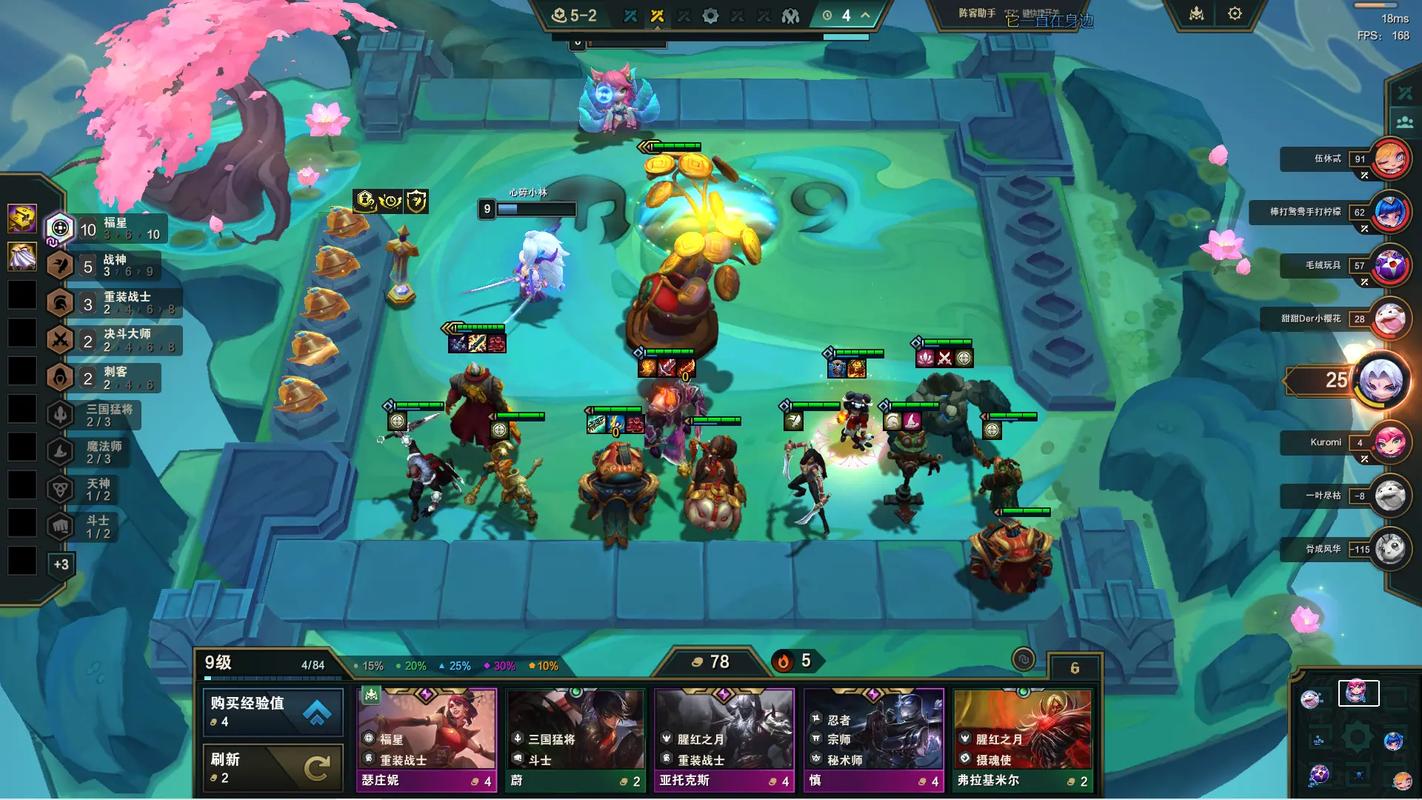View player 伍休忒's board
Viewport: 1422px width, 800px height.
point(1390,159)
